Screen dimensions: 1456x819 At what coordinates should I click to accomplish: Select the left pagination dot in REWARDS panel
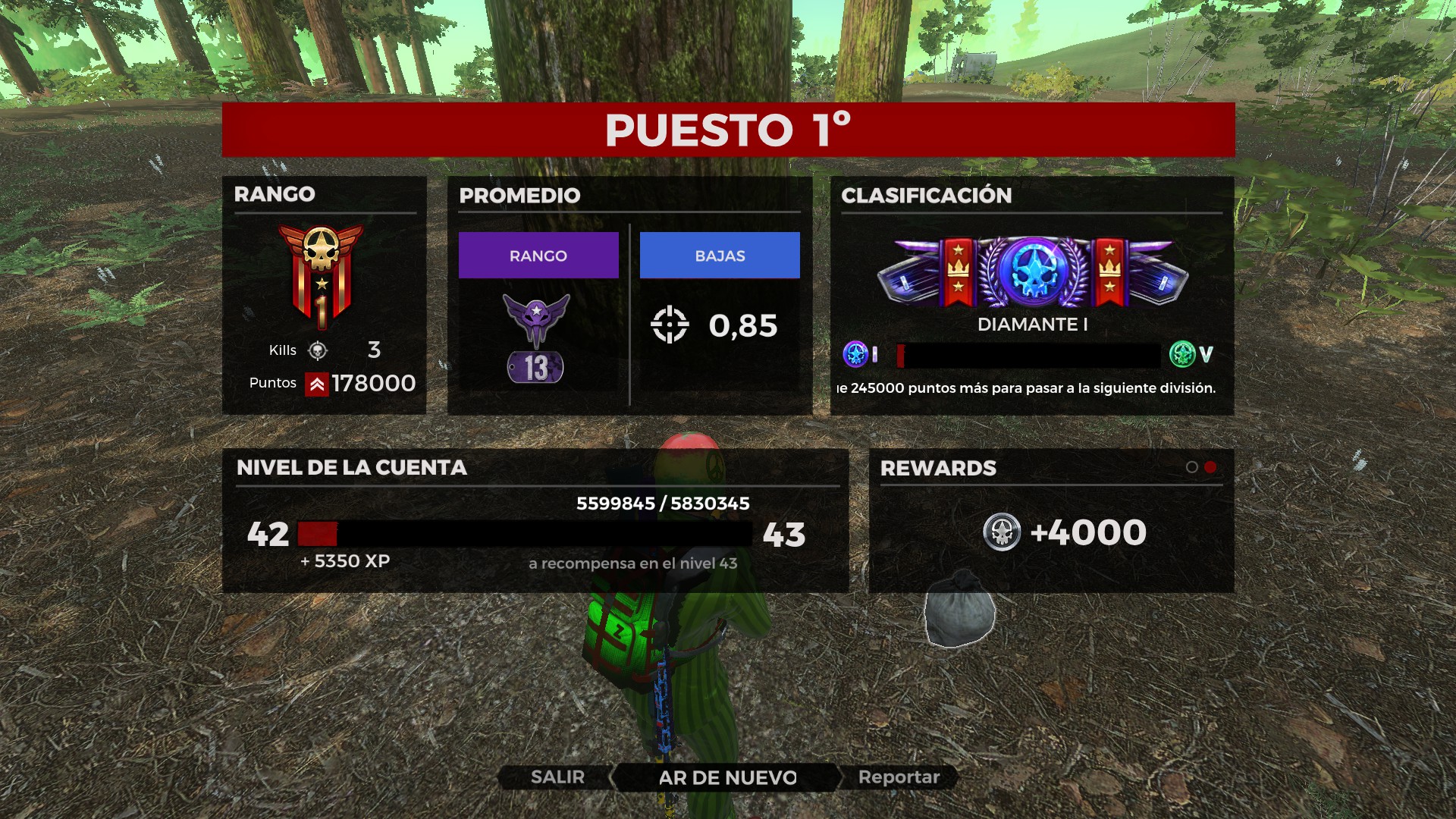pos(1192,468)
